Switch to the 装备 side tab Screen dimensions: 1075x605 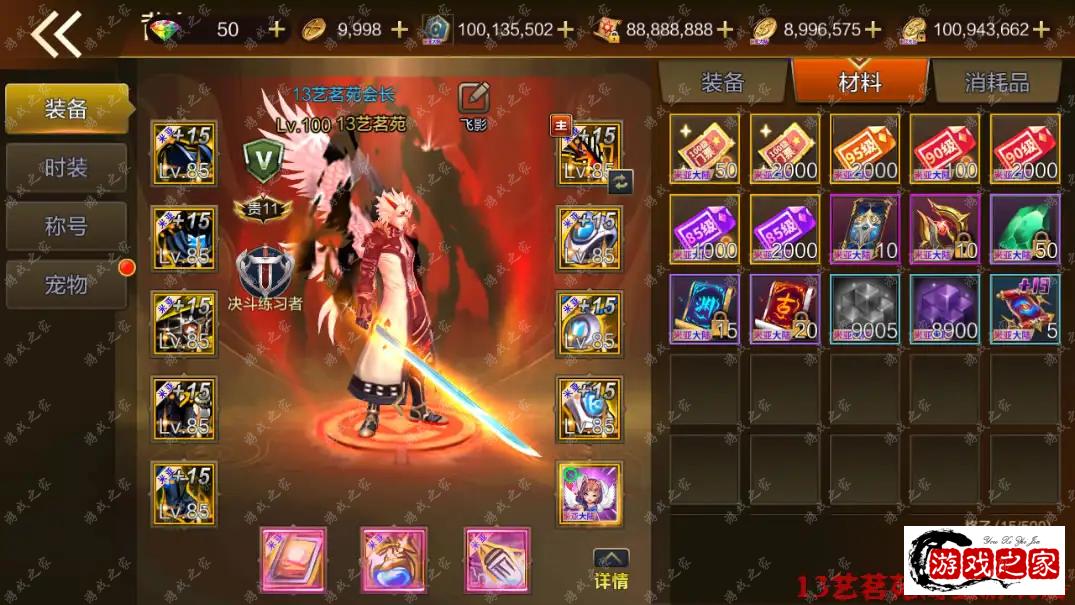66,109
